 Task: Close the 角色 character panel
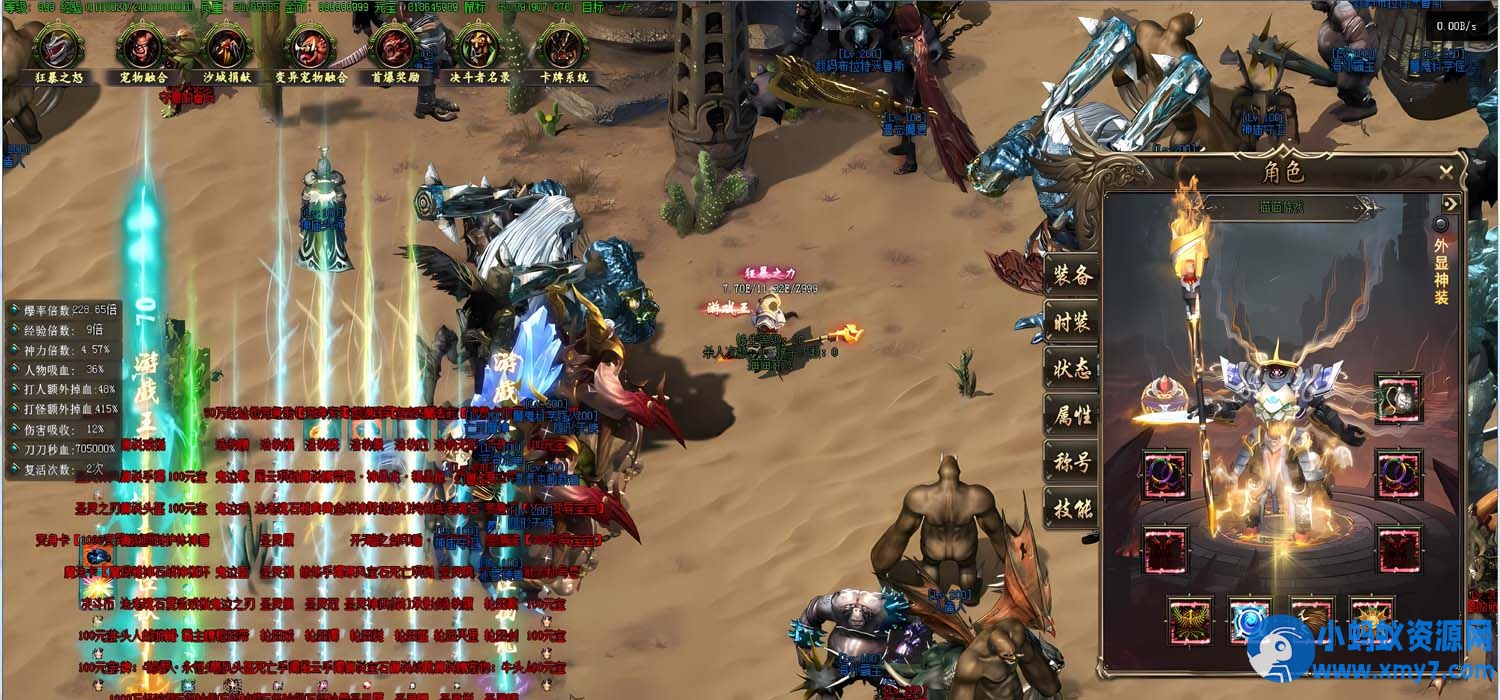pyautogui.click(x=1446, y=173)
